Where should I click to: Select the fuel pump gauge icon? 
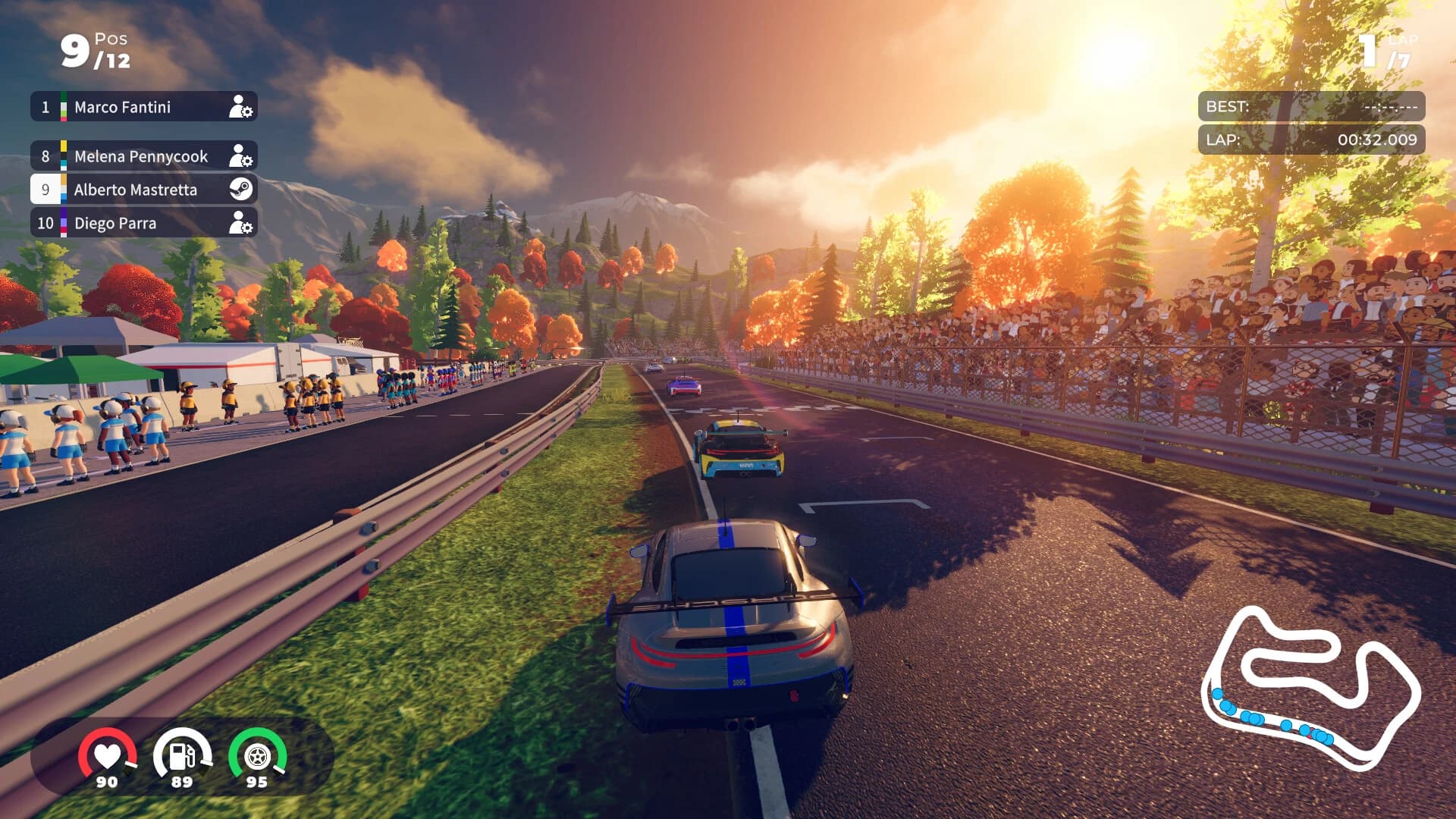click(182, 754)
